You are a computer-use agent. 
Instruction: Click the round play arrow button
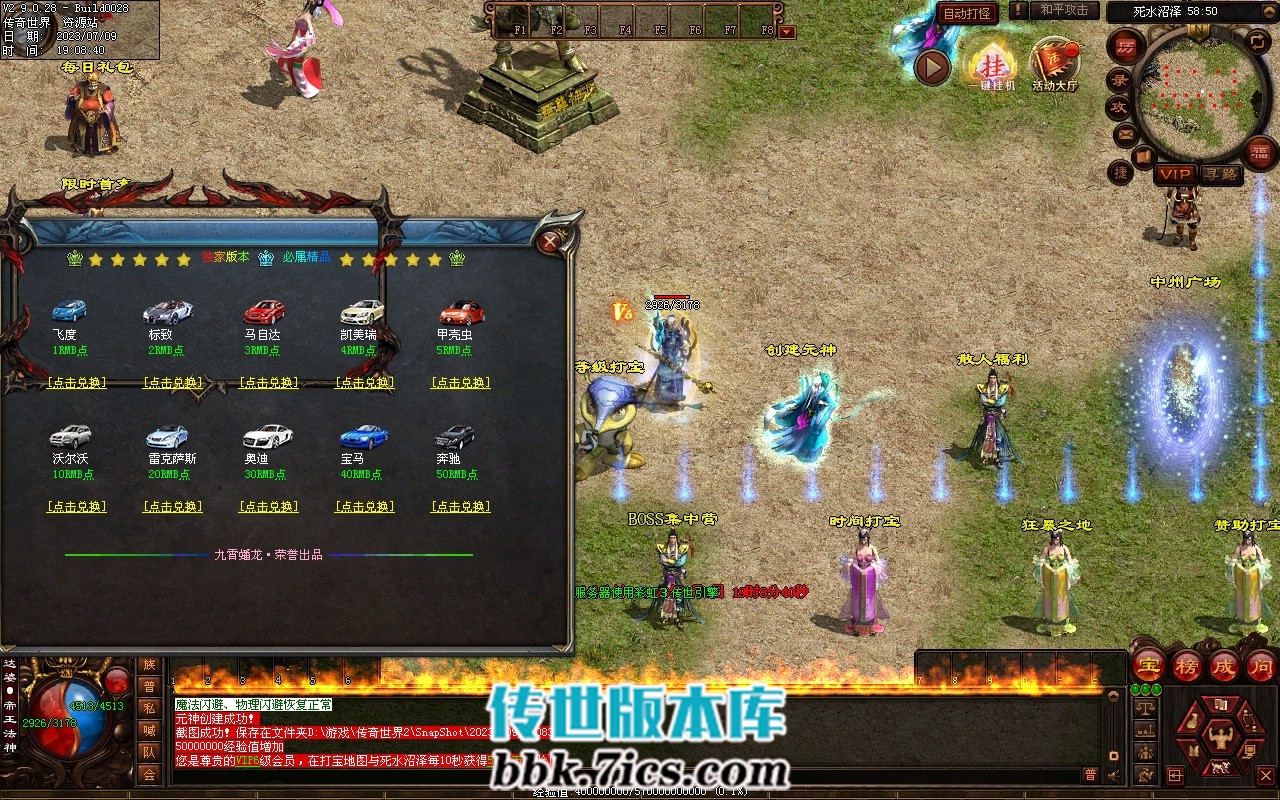coord(932,67)
